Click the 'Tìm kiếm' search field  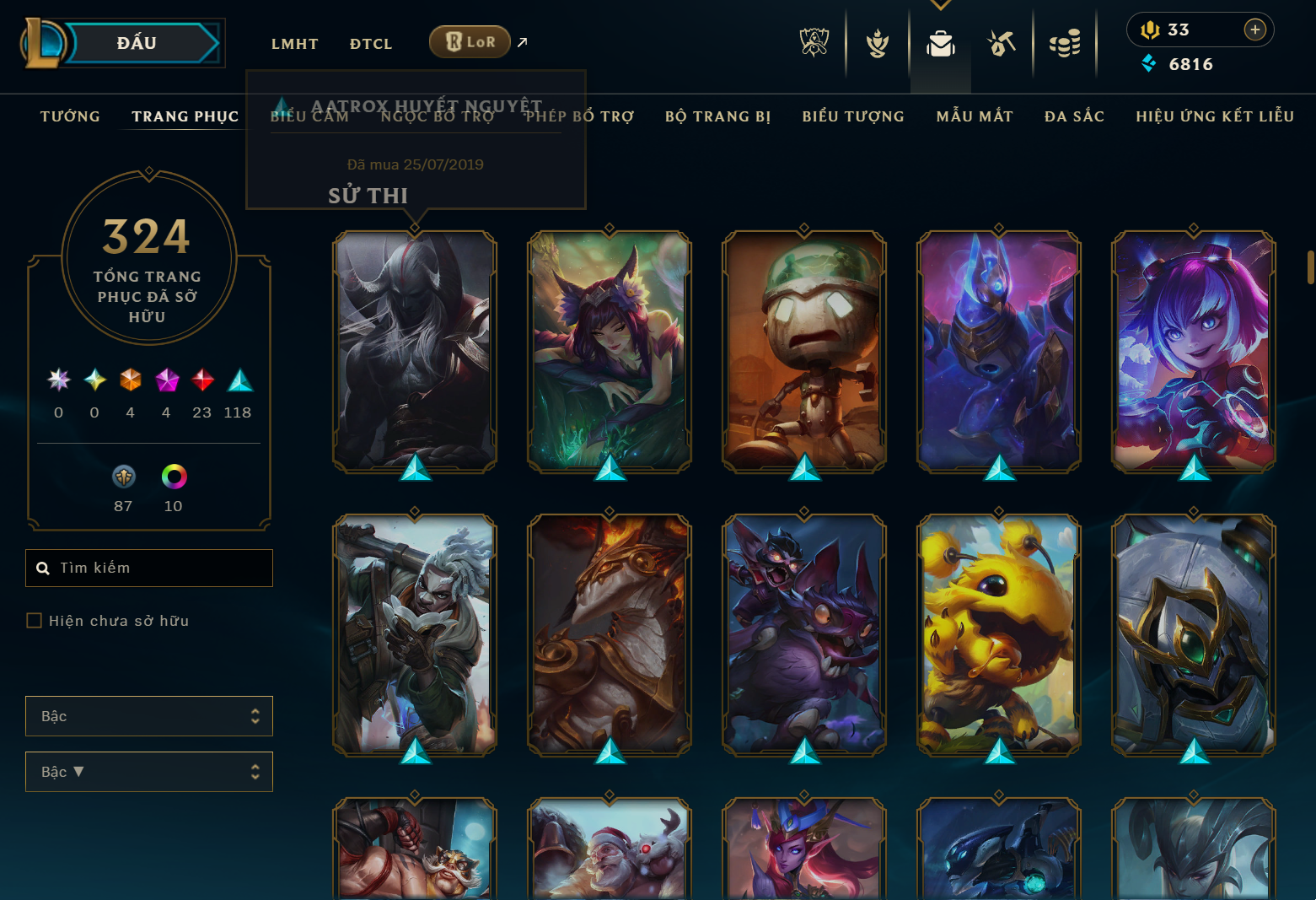click(149, 568)
